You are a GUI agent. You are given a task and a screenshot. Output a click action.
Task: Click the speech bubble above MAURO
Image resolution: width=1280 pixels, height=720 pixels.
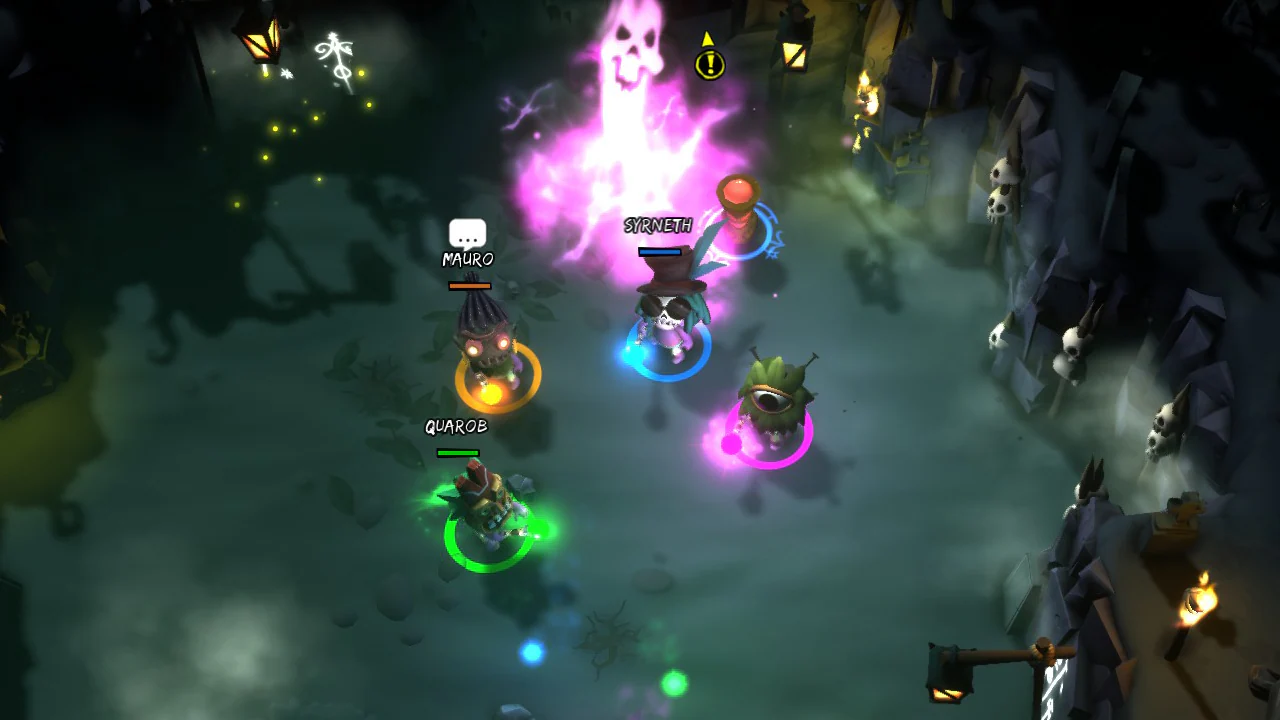point(467,234)
